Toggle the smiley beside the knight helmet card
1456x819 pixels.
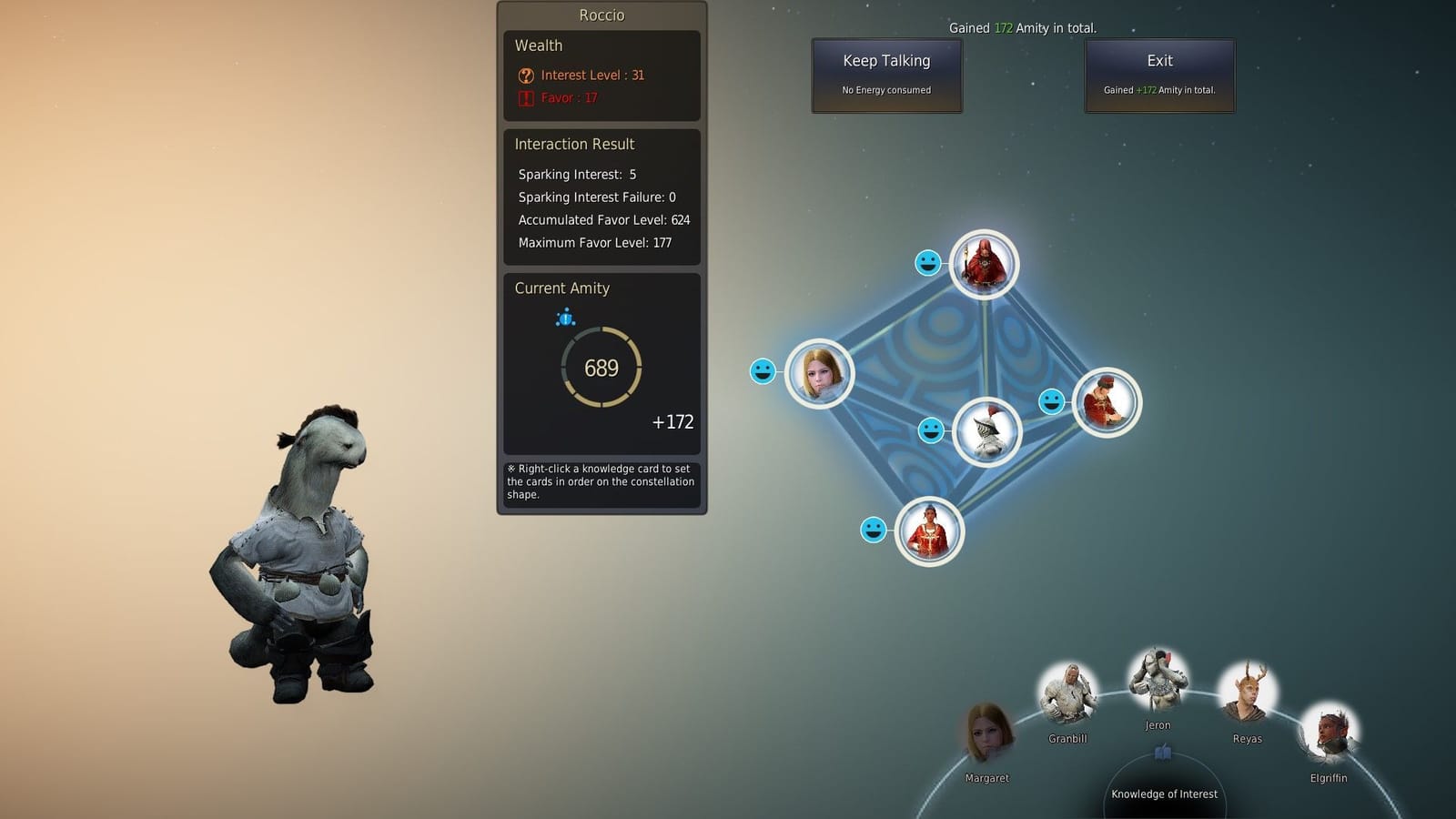[931, 430]
